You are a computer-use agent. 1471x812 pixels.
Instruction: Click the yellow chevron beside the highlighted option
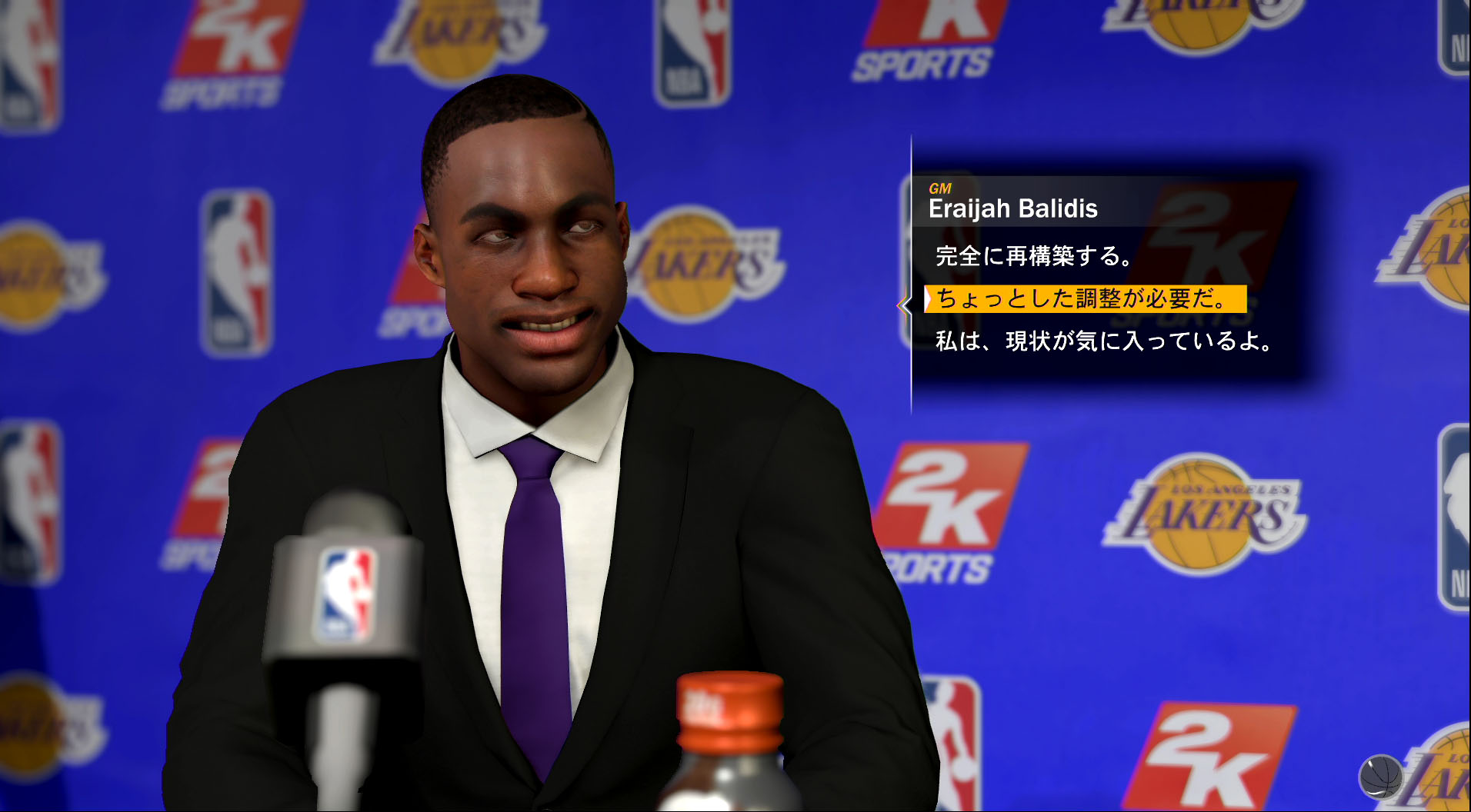coord(906,304)
